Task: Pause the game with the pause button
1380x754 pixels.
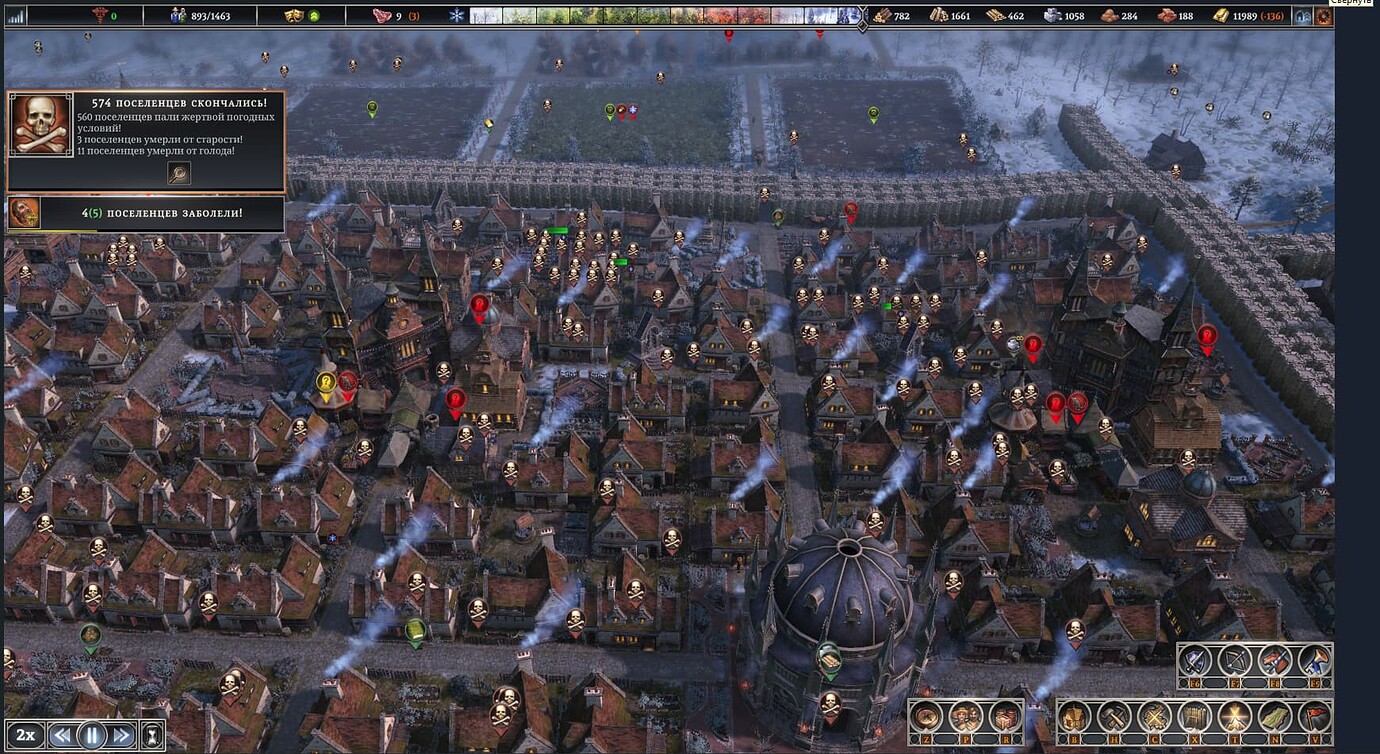Action: (92, 735)
